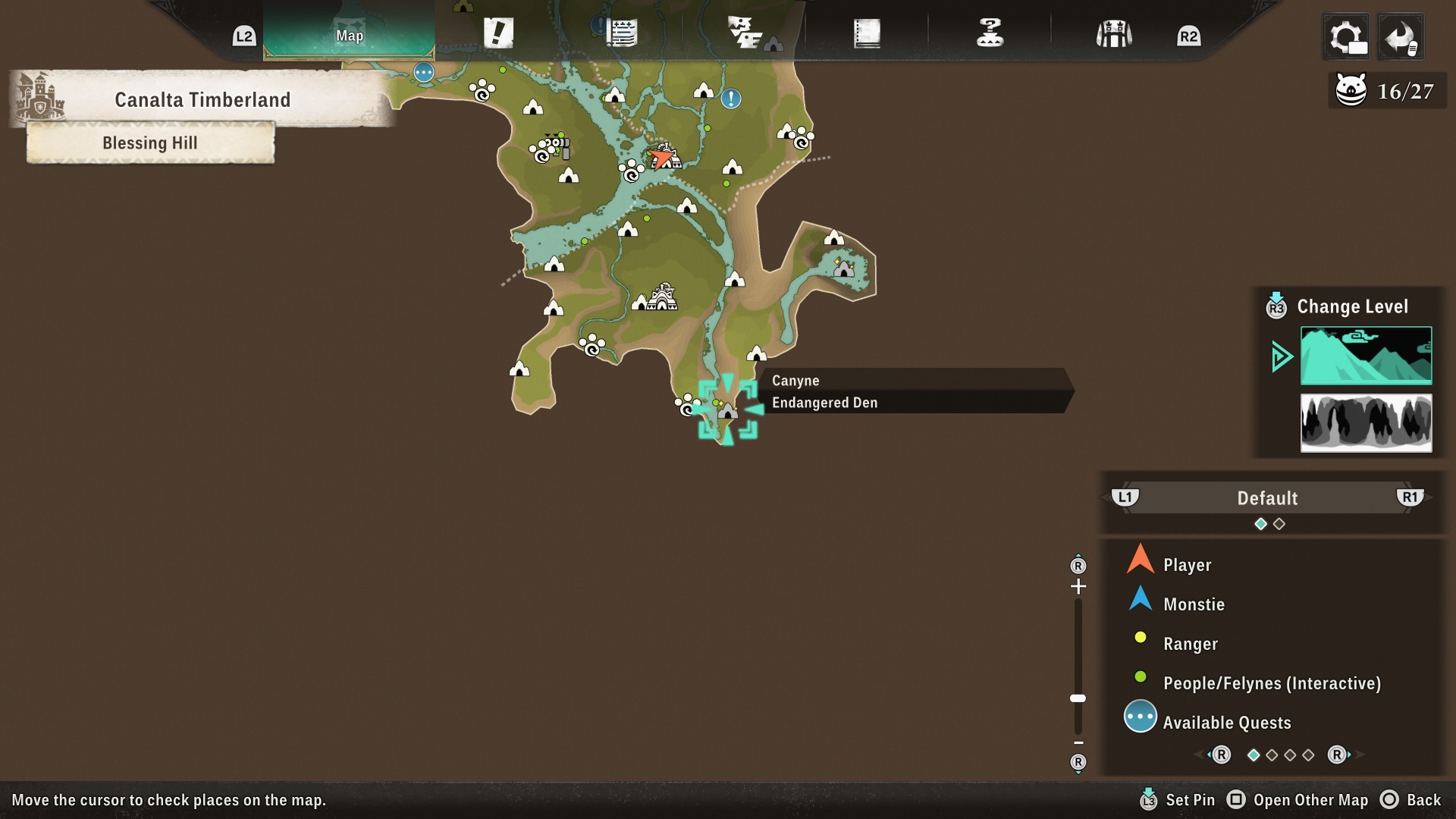Select the R1 legend page toggle
Screen dimensions: 1456x819
pyautogui.click(x=1410, y=498)
